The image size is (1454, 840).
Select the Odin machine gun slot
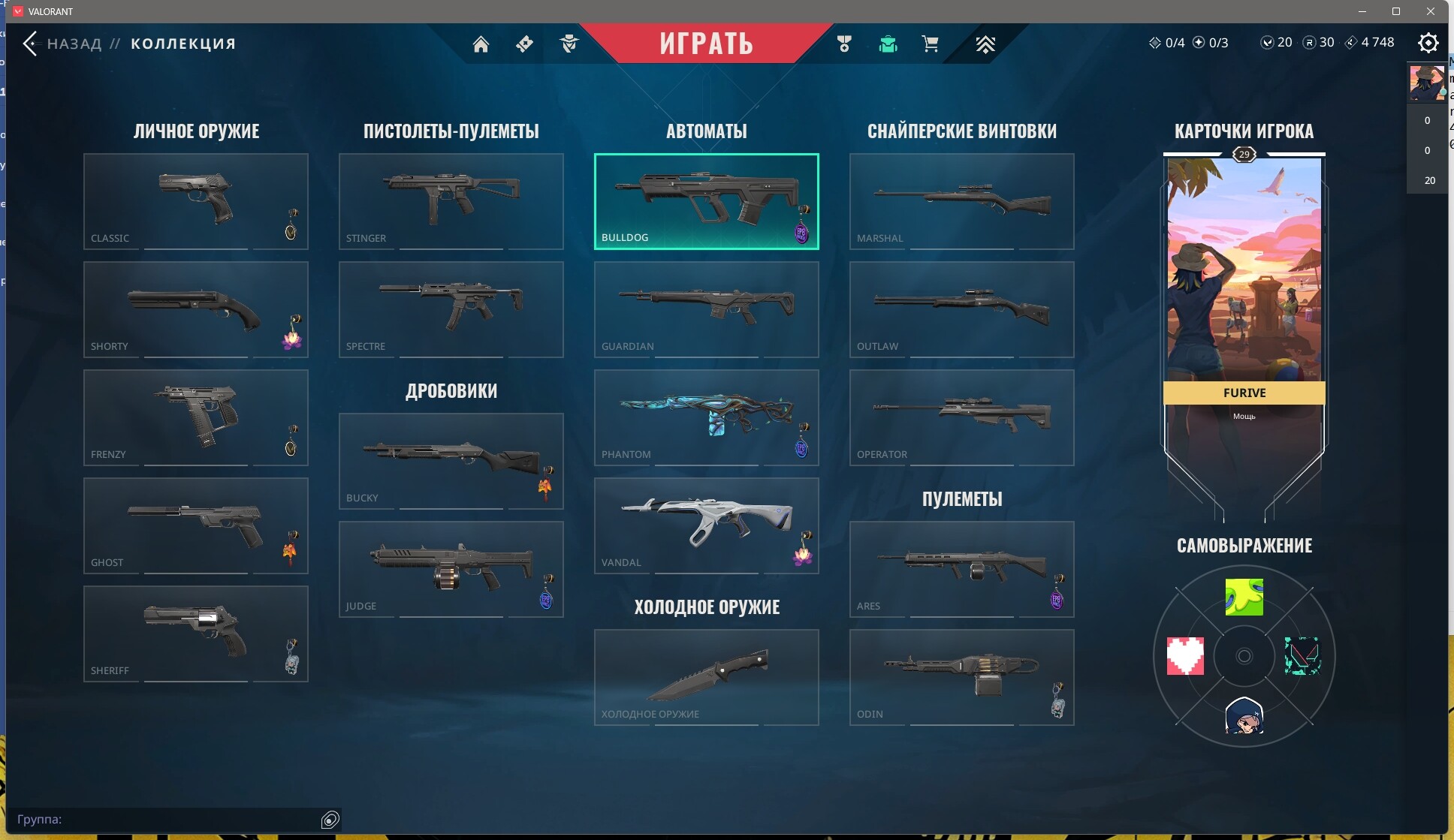point(961,677)
